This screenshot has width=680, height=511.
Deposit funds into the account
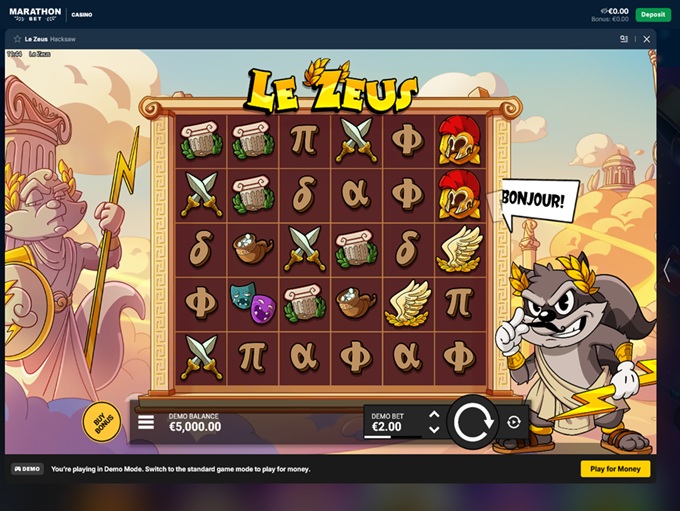653,15
